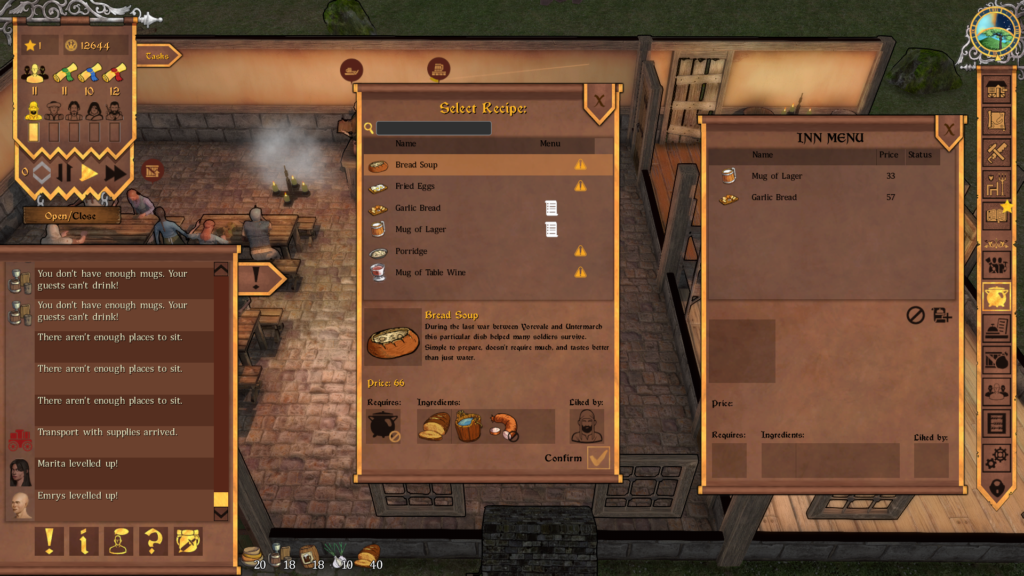The height and width of the screenshot is (576, 1024).
Task: Click the add recipe icon in Inn Menu
Action: pos(941,315)
